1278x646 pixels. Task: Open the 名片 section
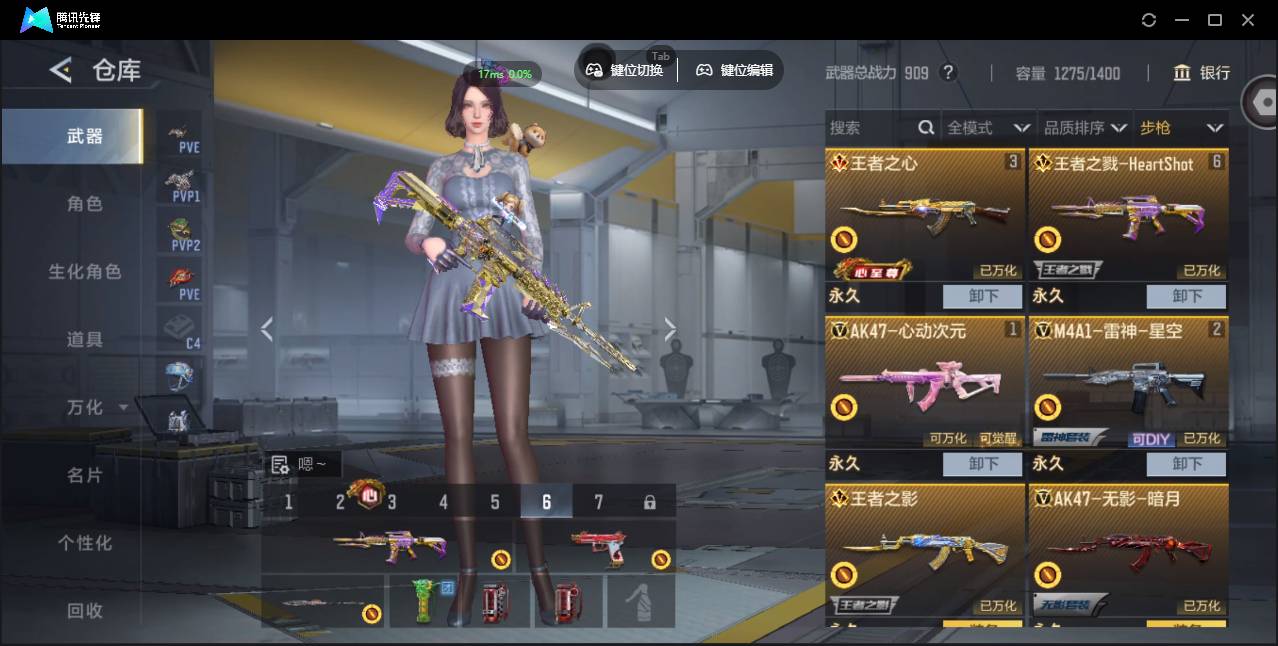(84, 475)
